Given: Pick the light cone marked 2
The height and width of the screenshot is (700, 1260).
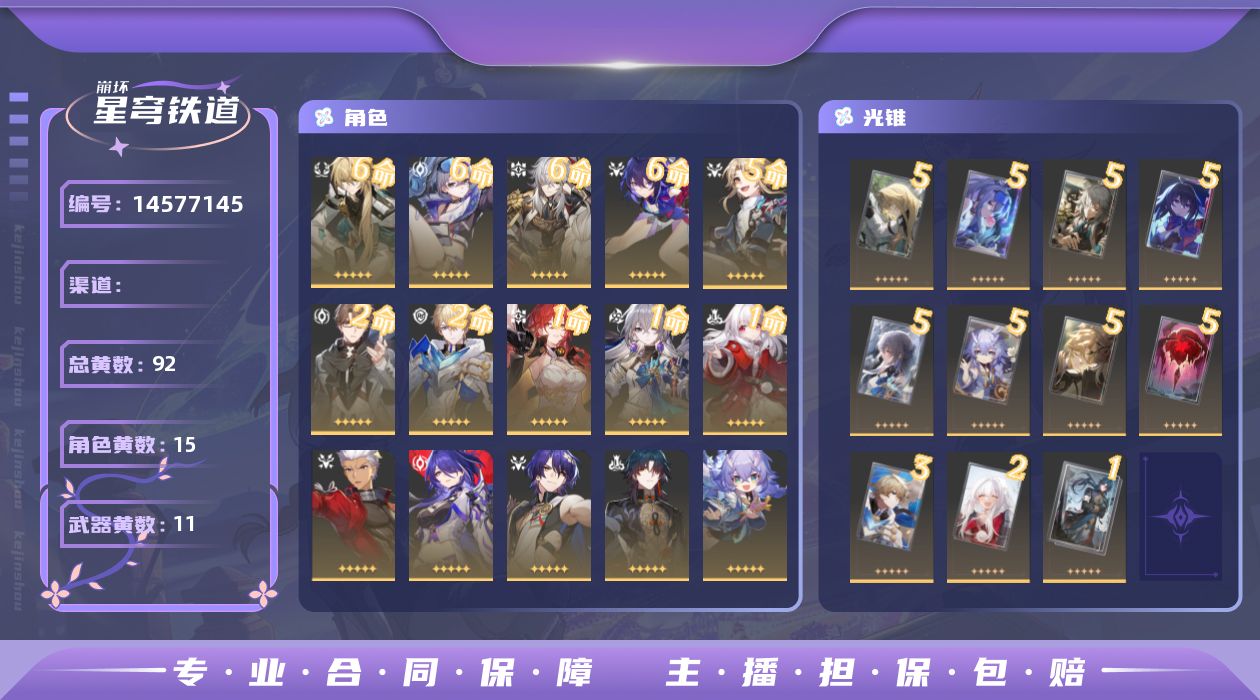Looking at the screenshot, I should click(x=988, y=515).
